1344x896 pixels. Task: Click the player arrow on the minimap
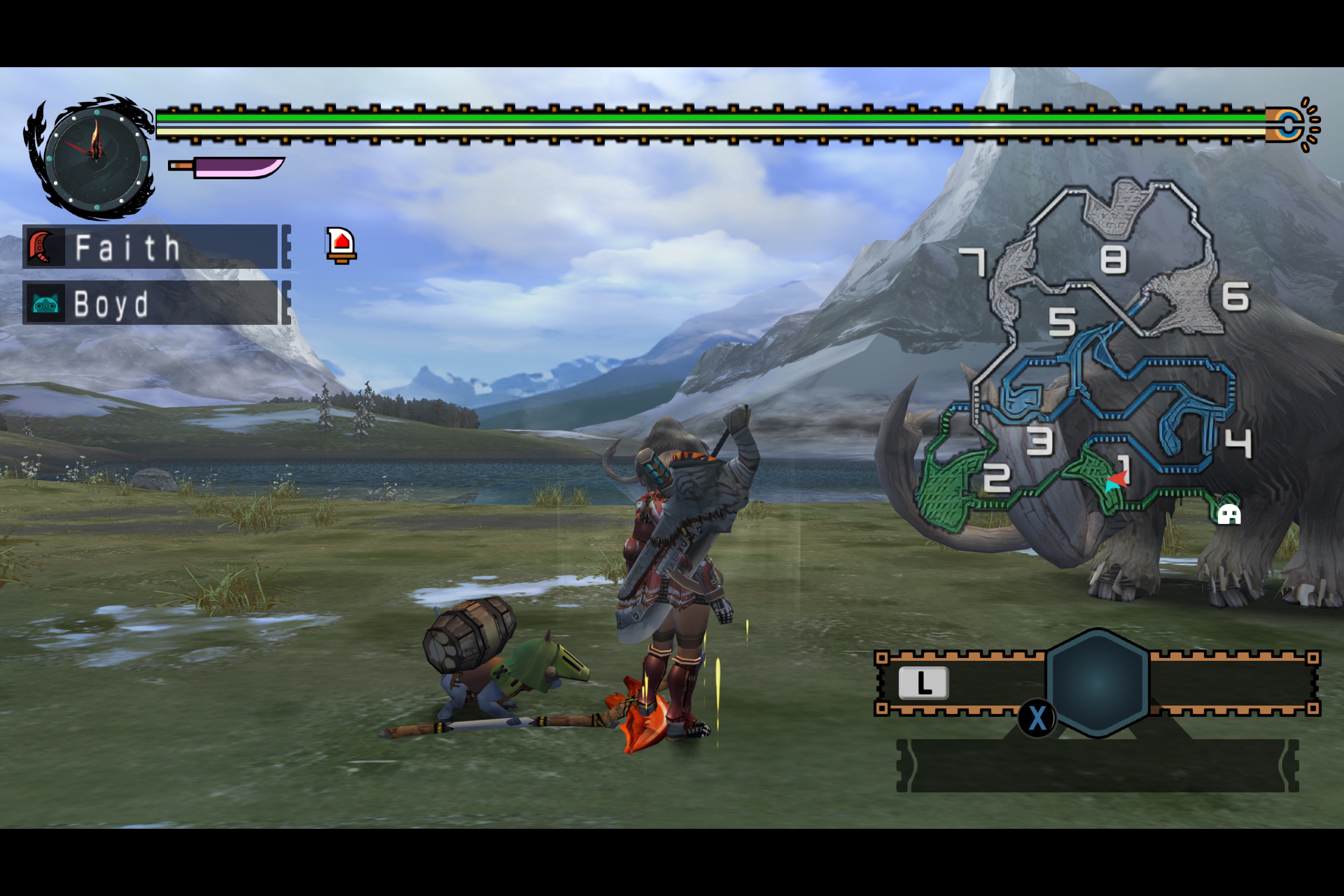[x=1117, y=480]
